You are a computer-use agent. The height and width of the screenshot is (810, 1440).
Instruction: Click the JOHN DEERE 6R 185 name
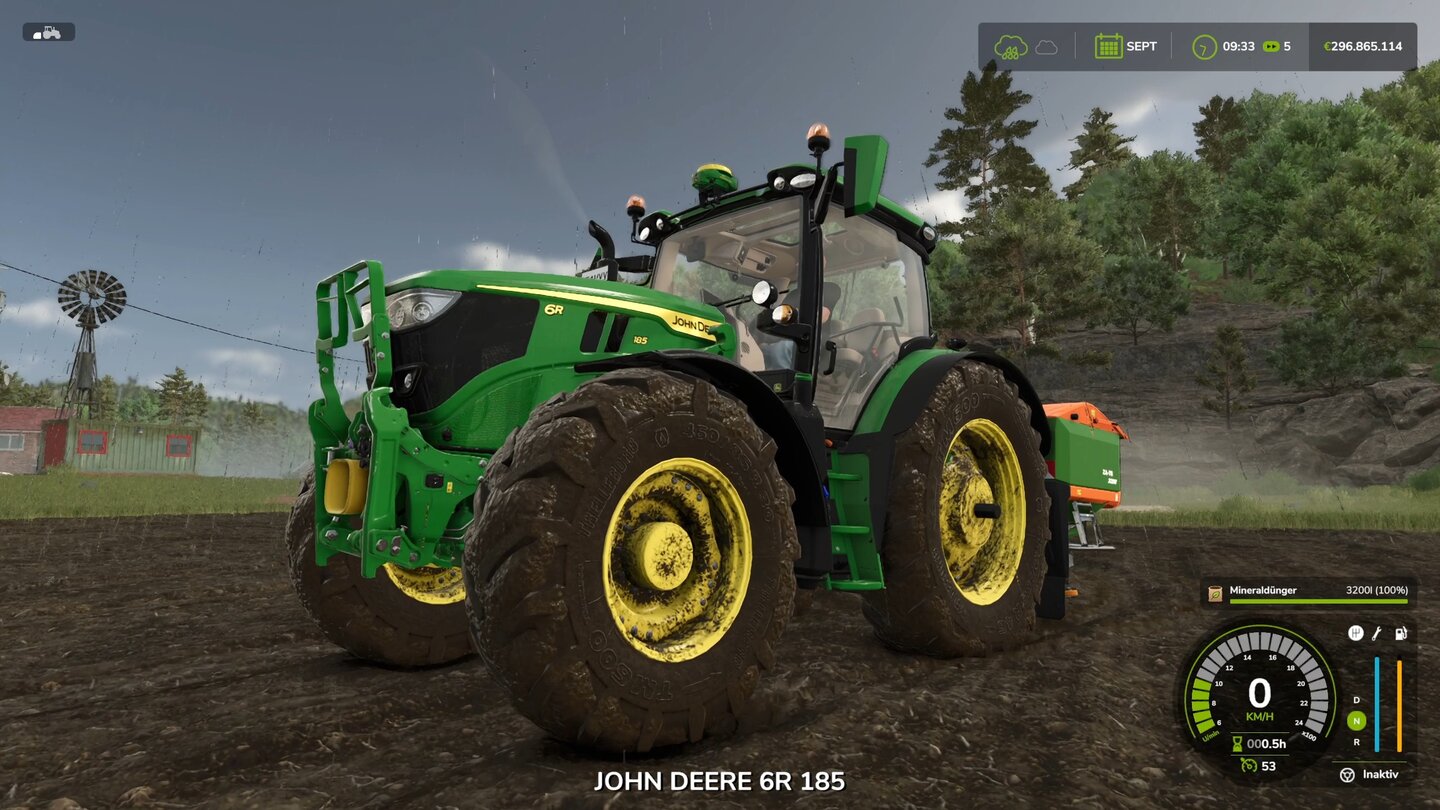(x=720, y=781)
